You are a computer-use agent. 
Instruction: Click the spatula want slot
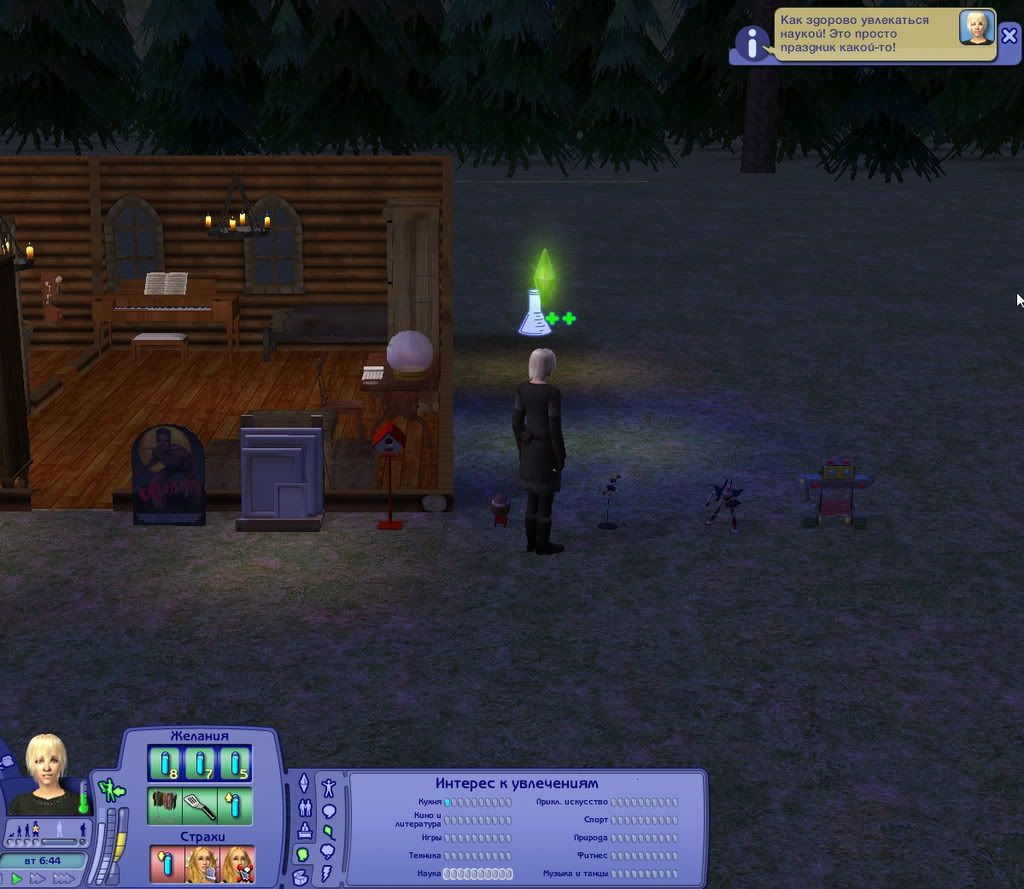(x=200, y=805)
